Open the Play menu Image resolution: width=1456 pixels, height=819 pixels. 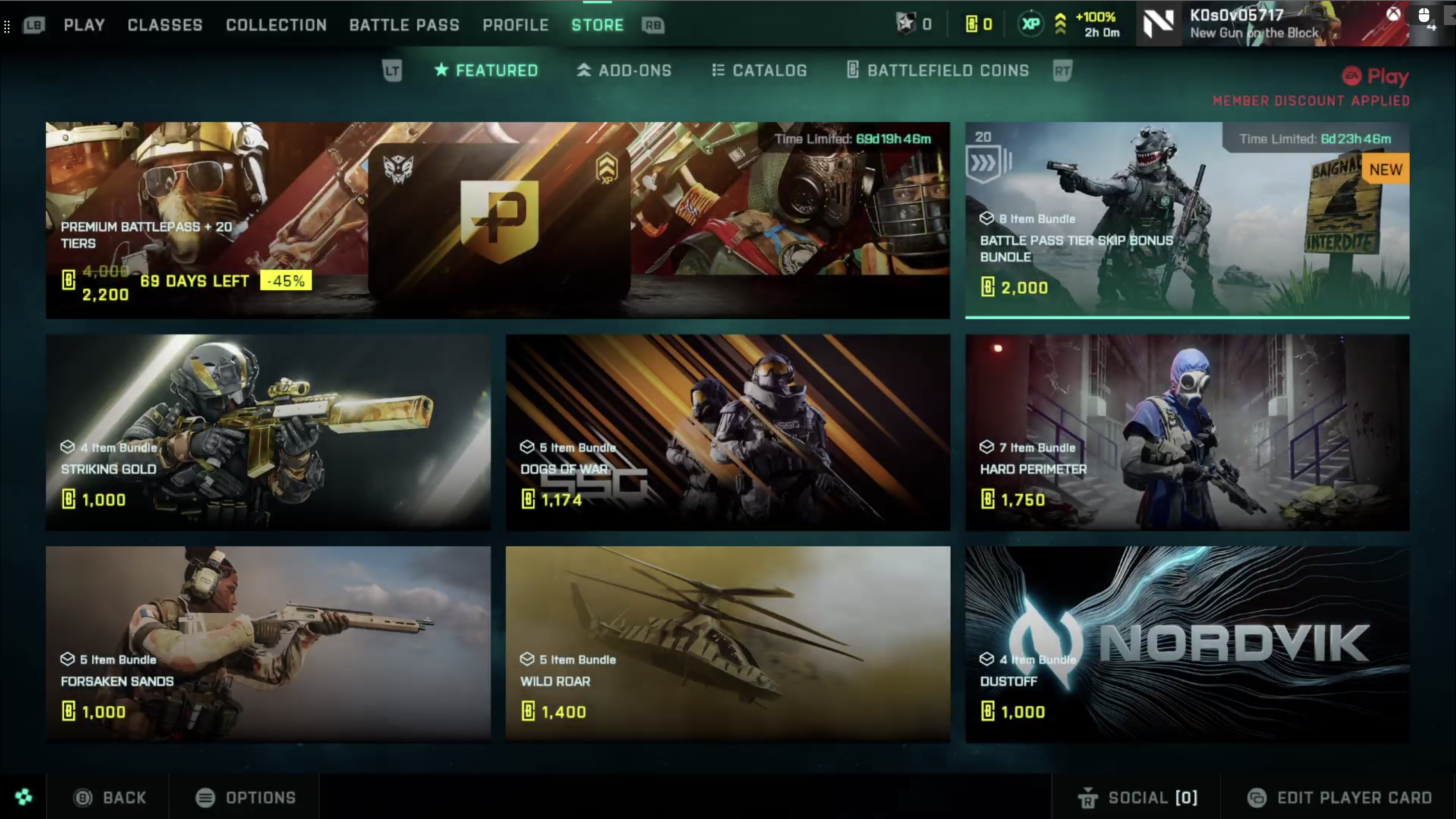coord(84,25)
